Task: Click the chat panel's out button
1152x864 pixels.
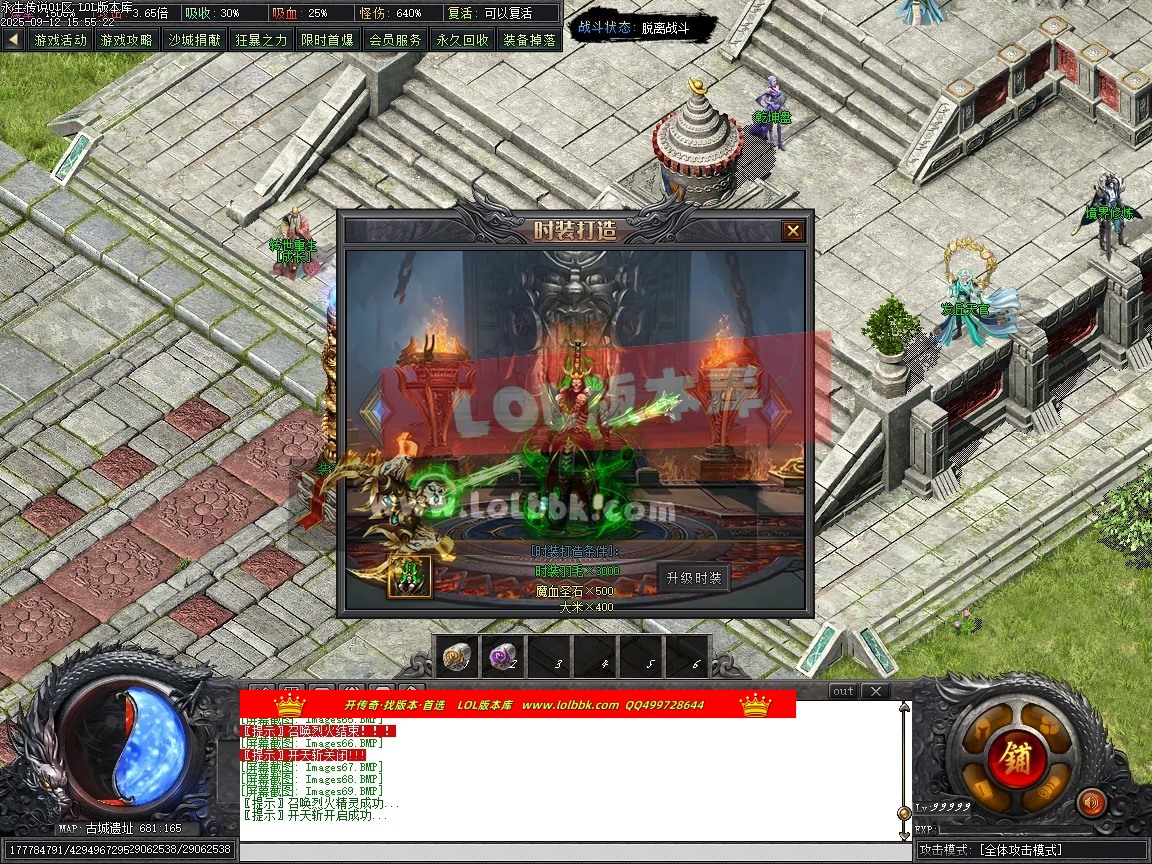Action: click(843, 691)
